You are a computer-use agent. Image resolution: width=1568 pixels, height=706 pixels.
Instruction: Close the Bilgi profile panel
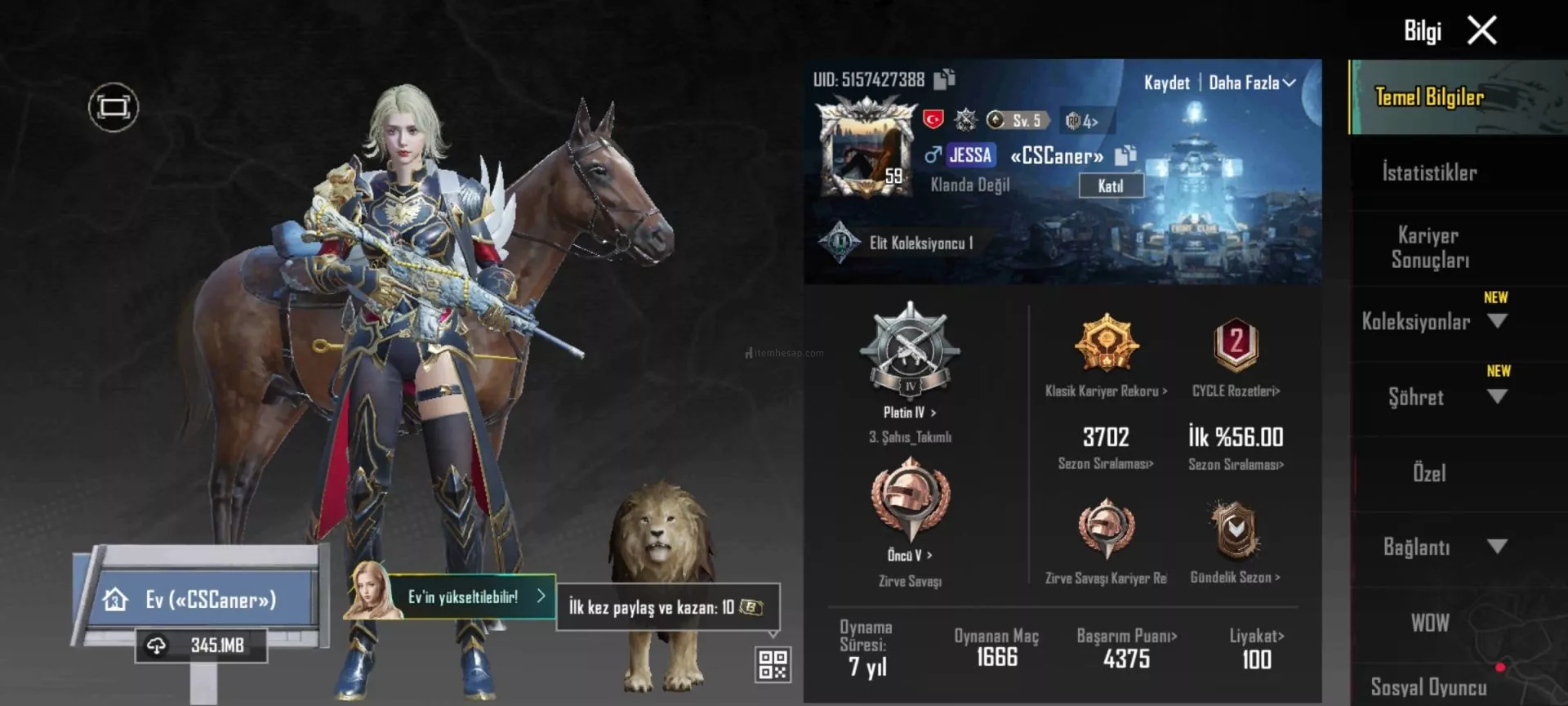pos(1481,31)
